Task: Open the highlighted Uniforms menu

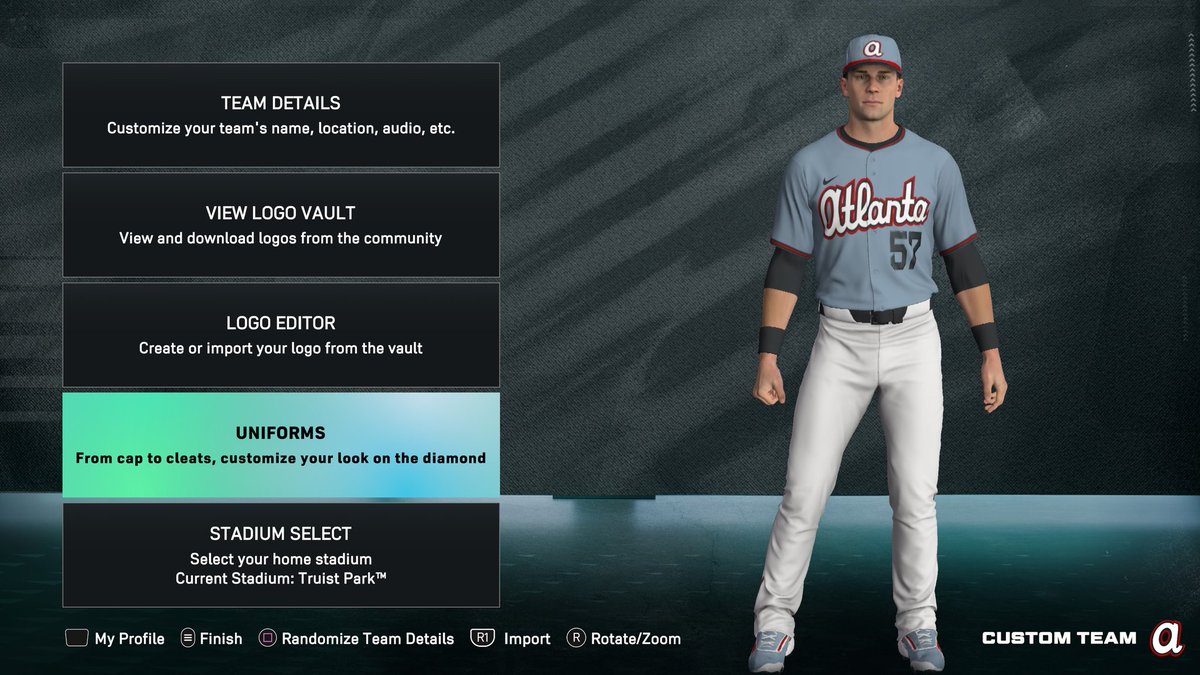Action: 281,445
